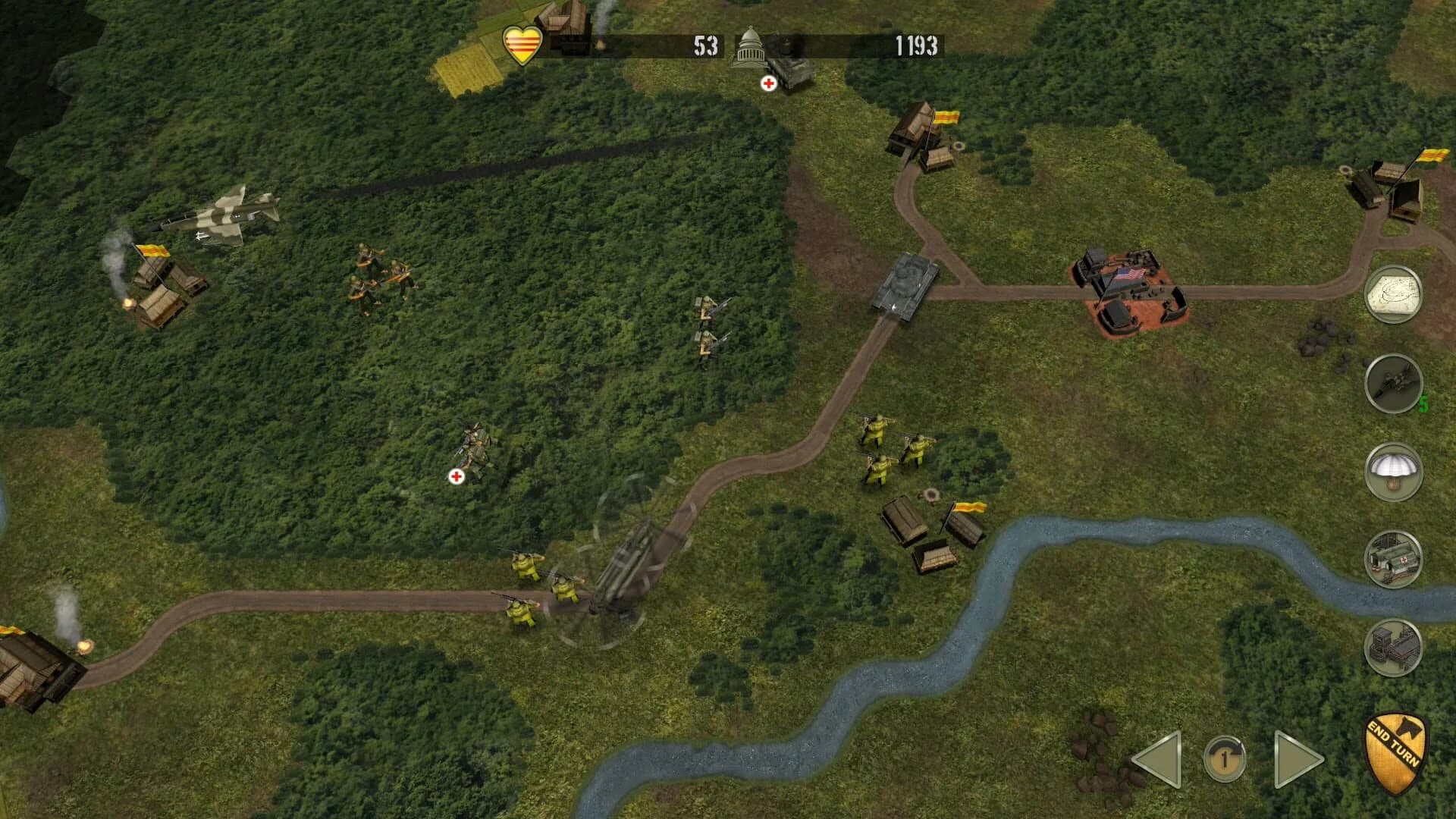
Task: Click the 53 hearts and minds counter
Action: [705, 45]
